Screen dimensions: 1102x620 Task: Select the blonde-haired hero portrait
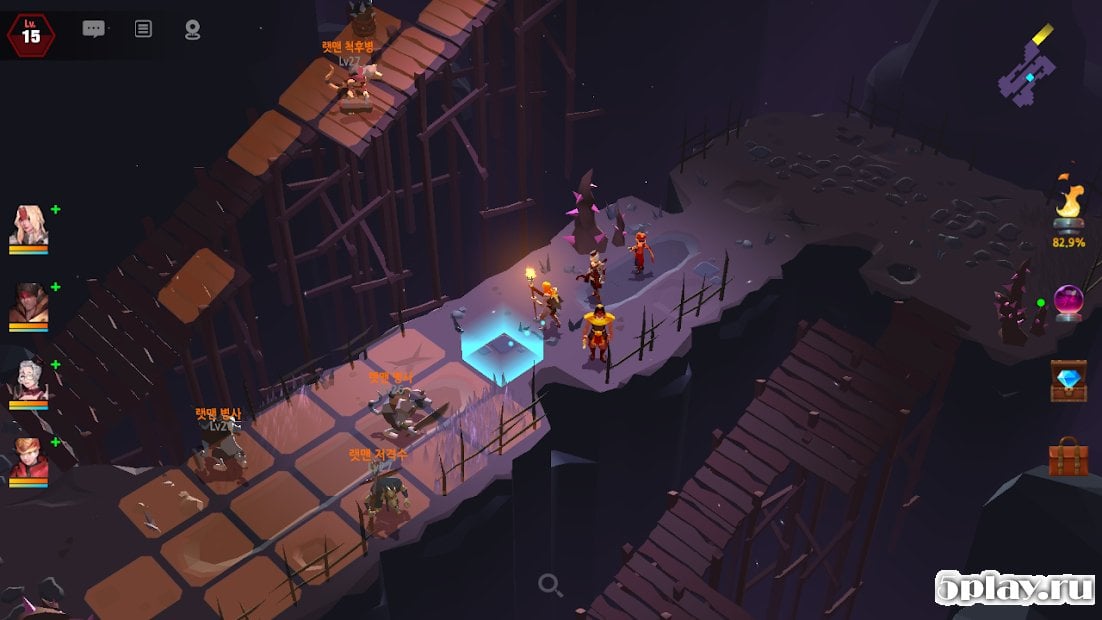29,226
